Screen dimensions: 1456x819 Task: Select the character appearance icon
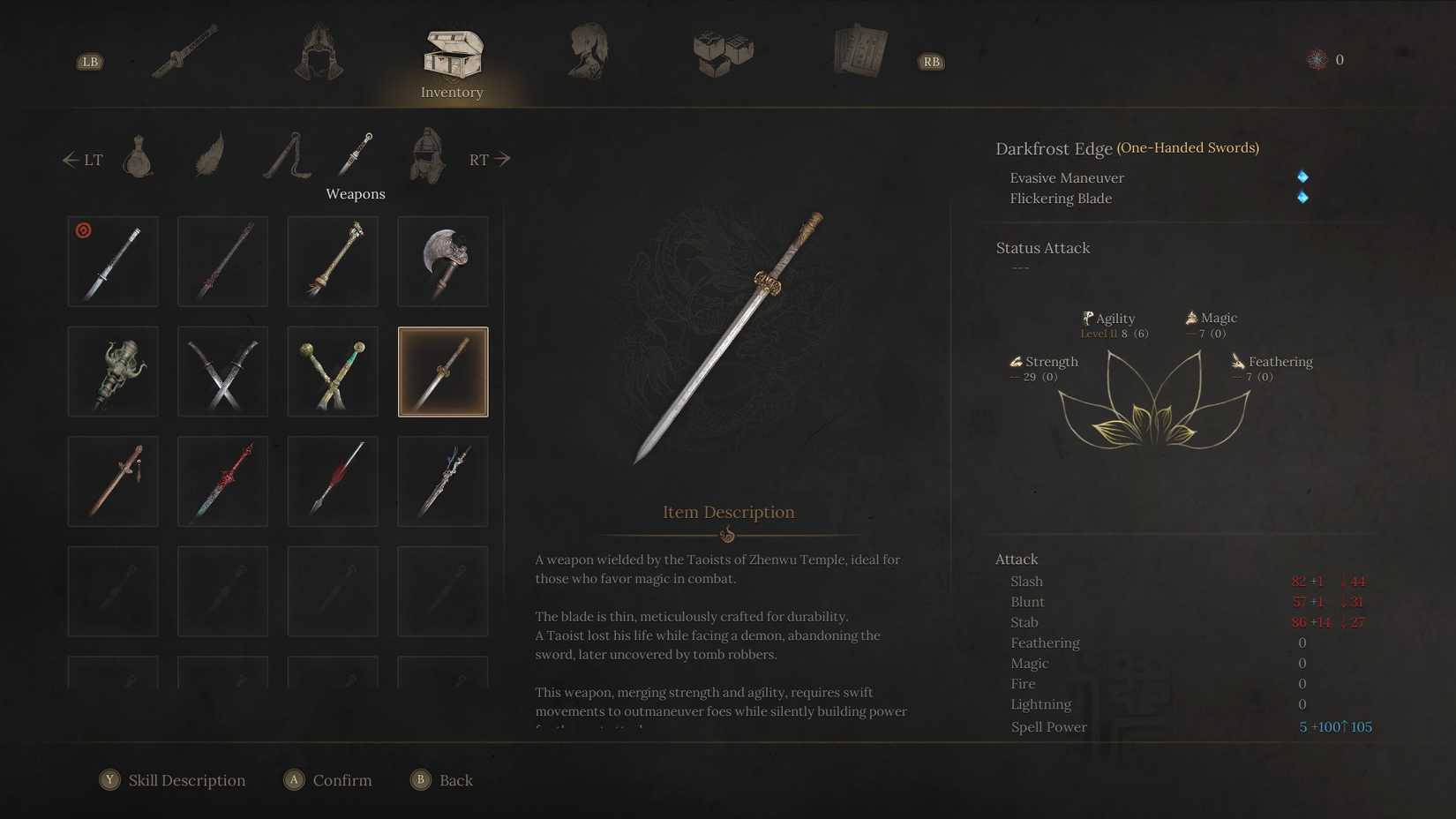pos(589,51)
